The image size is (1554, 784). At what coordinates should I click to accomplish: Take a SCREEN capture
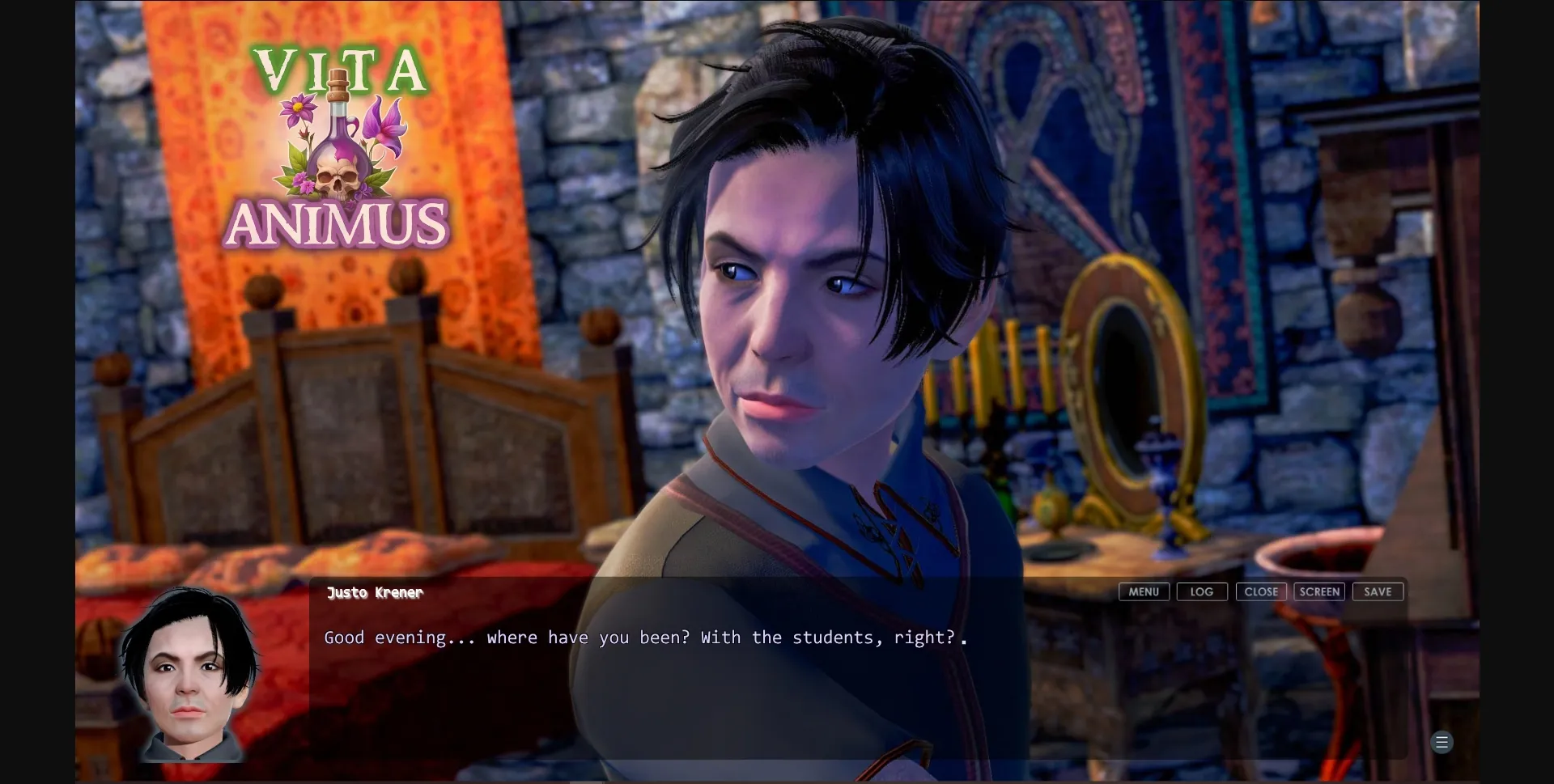pyautogui.click(x=1319, y=591)
